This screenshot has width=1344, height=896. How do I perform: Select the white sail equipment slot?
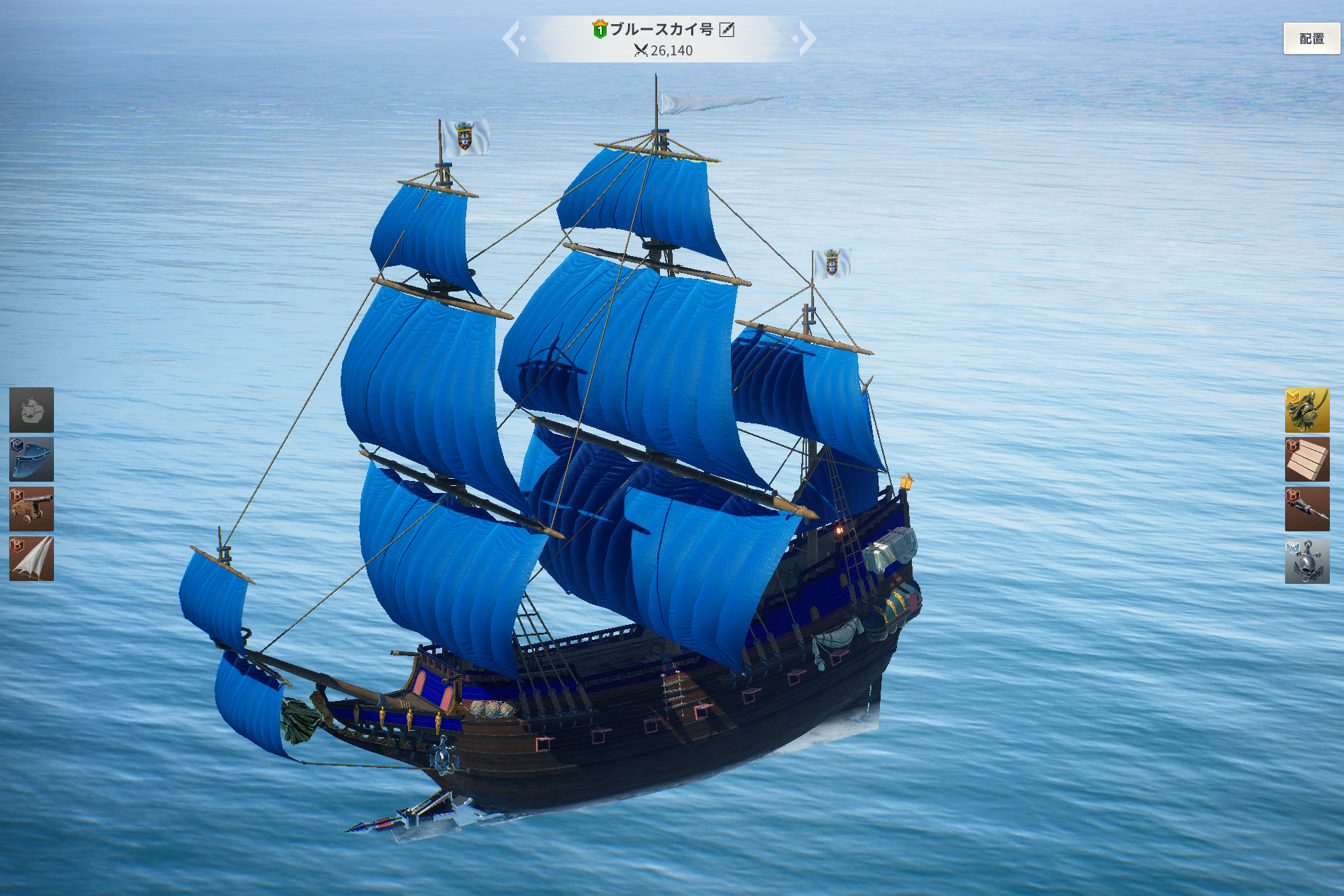[31, 559]
